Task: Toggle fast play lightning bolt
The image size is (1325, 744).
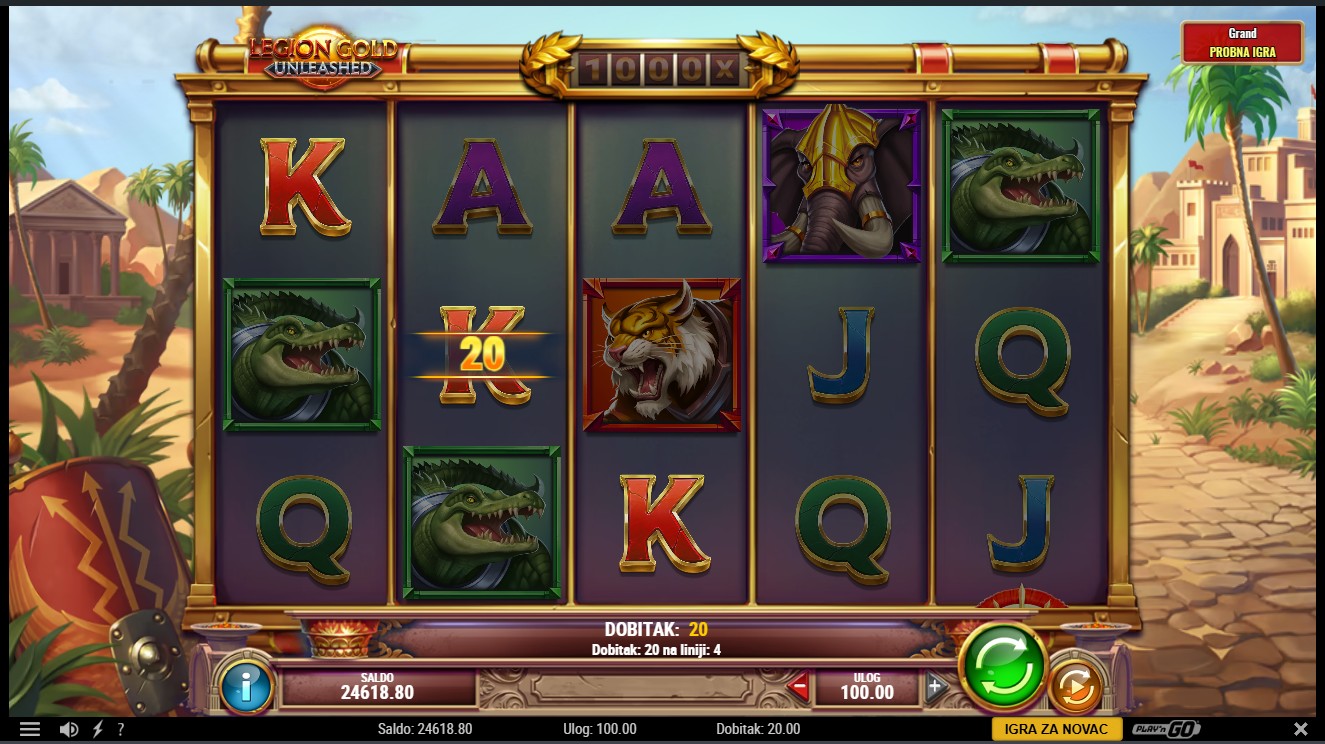Action: [x=97, y=729]
